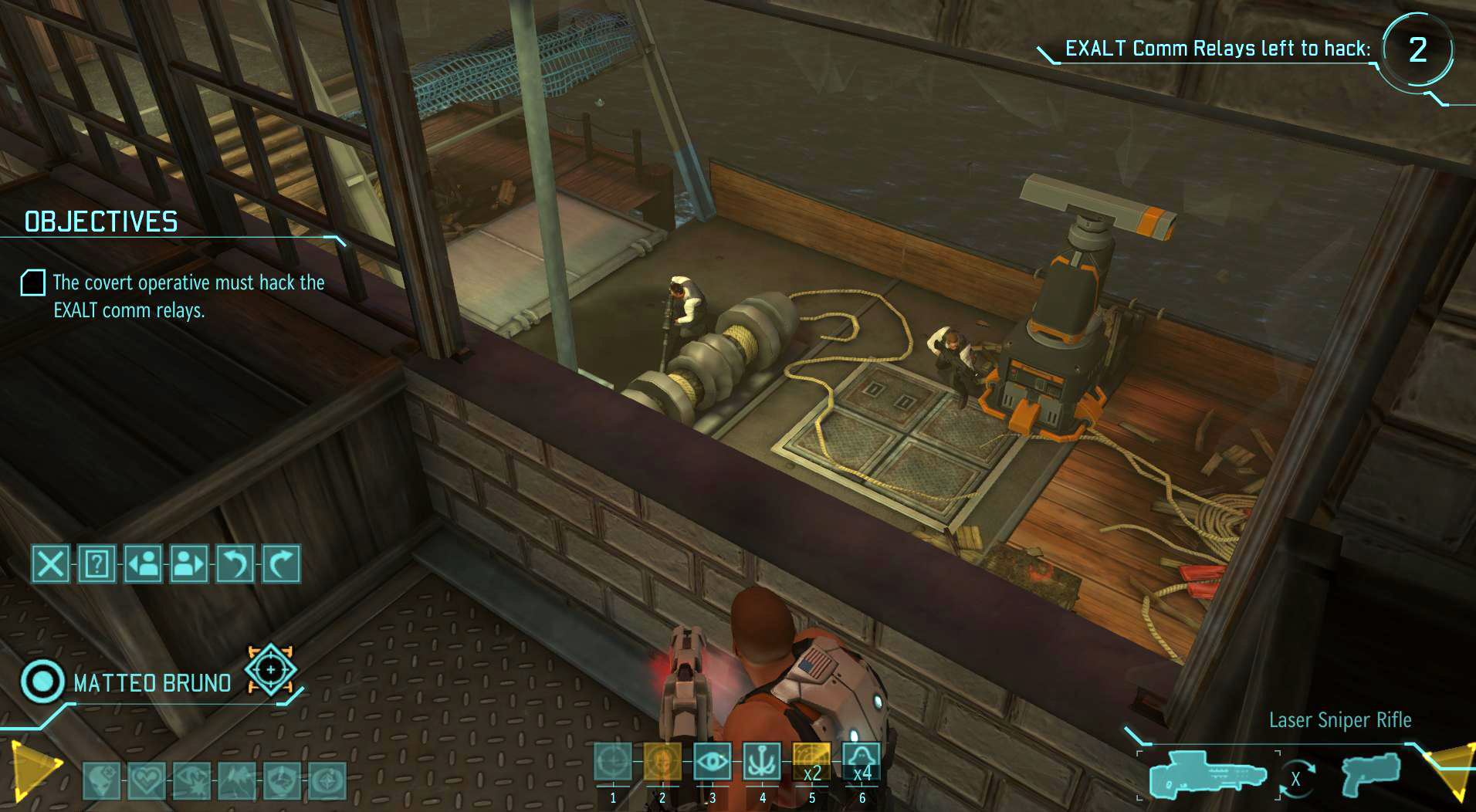This screenshot has height=812, width=1476.
Task: Cycle to the previous soldier
Action: click(143, 563)
